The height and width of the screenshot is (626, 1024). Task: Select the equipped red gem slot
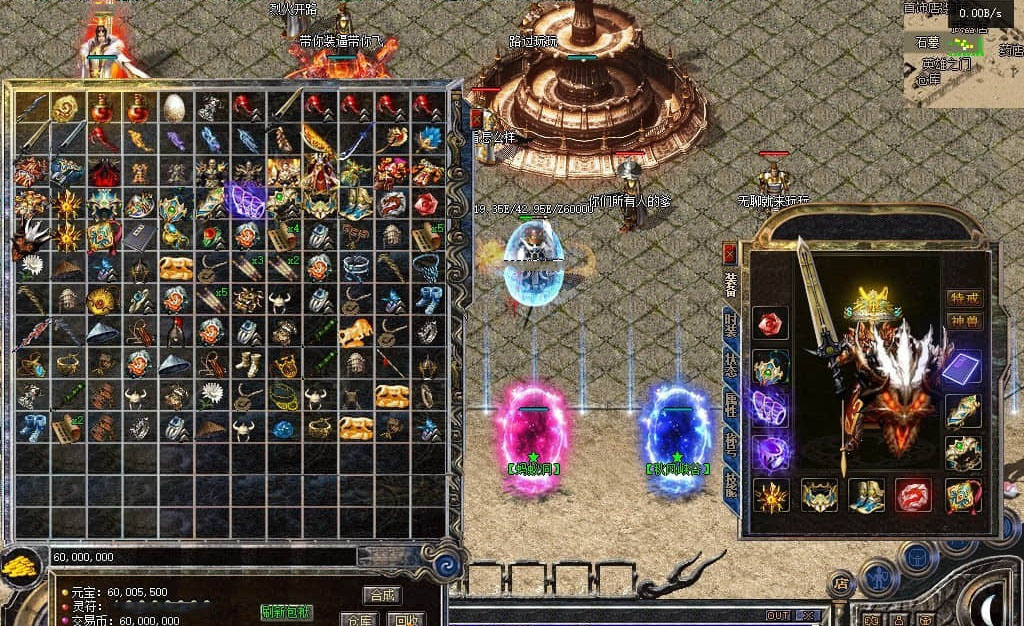pyautogui.click(x=770, y=322)
